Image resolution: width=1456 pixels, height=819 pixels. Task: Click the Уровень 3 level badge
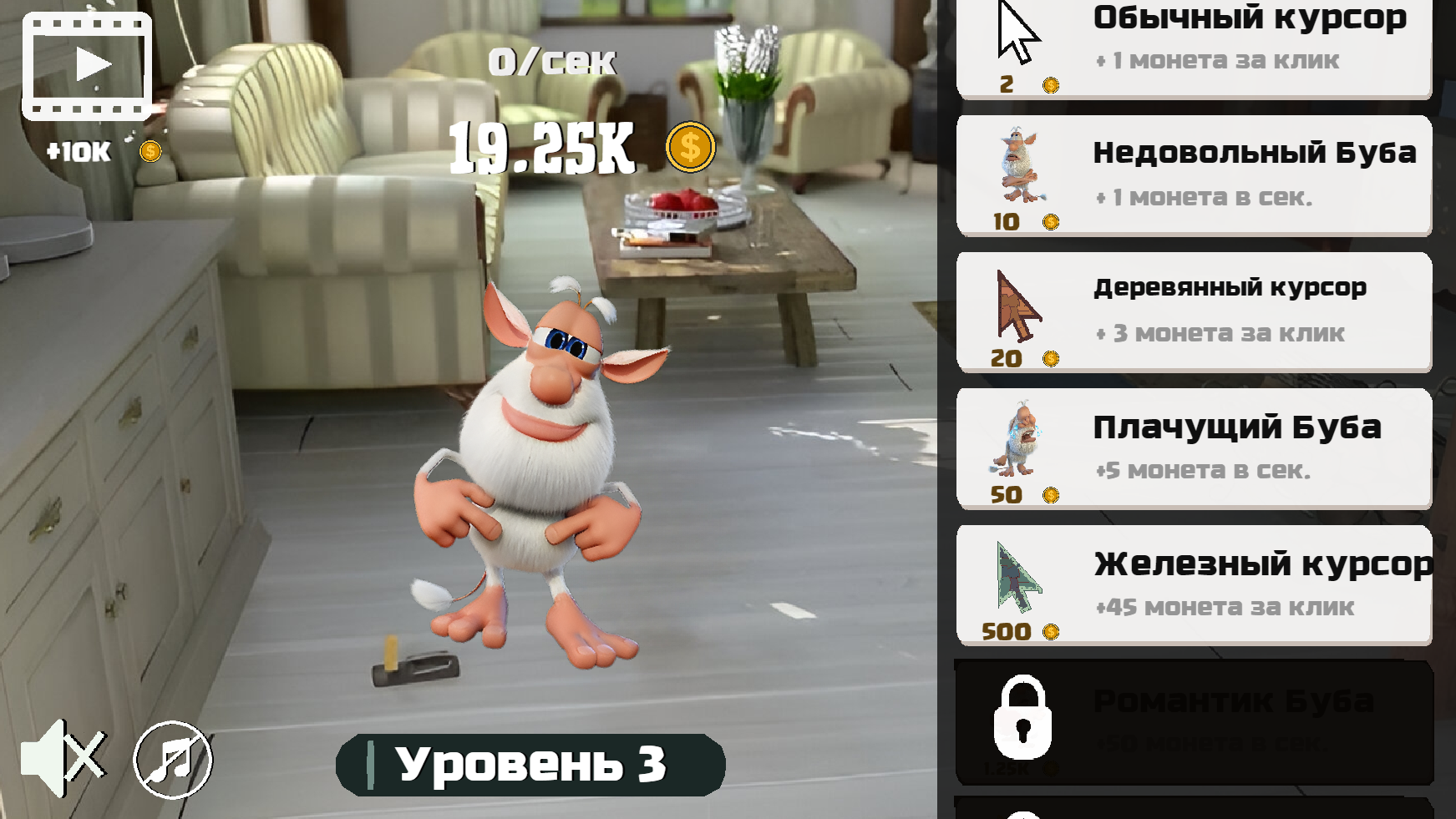(x=526, y=764)
